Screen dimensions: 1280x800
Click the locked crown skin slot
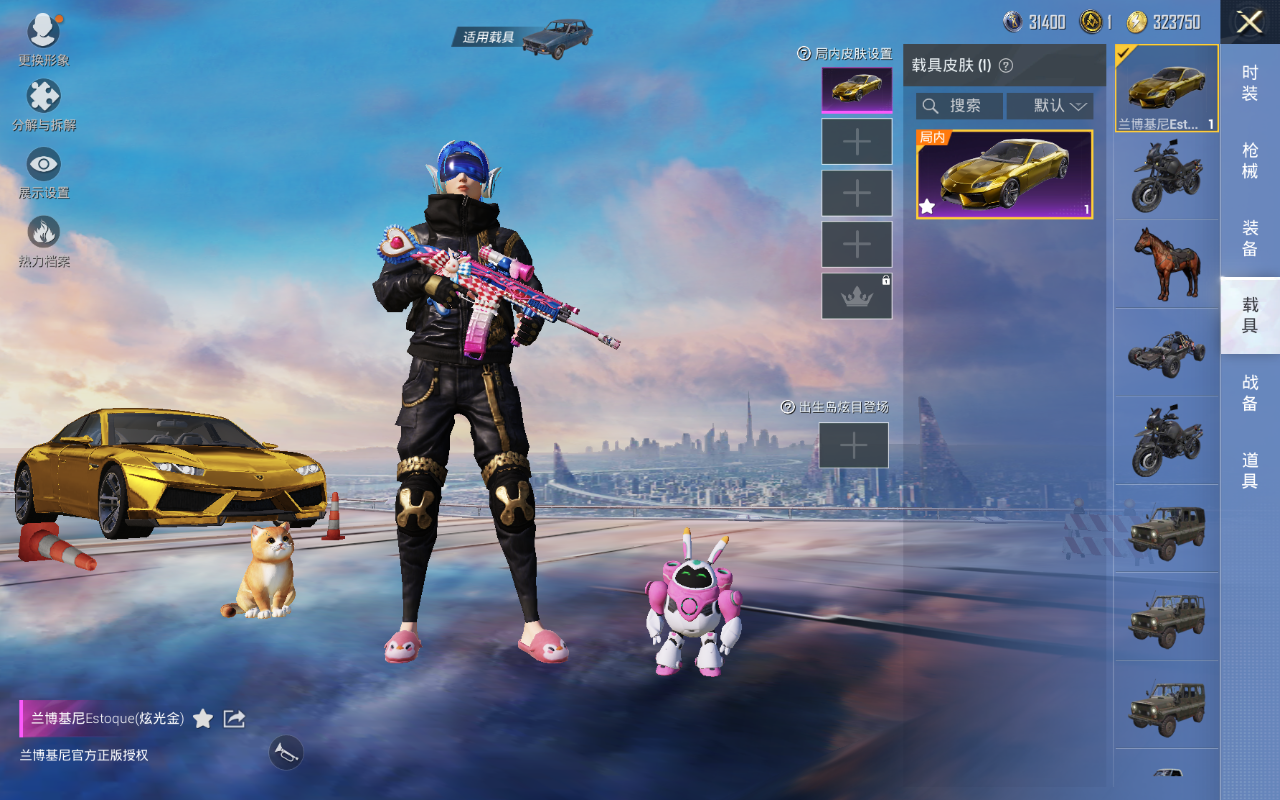click(x=856, y=296)
